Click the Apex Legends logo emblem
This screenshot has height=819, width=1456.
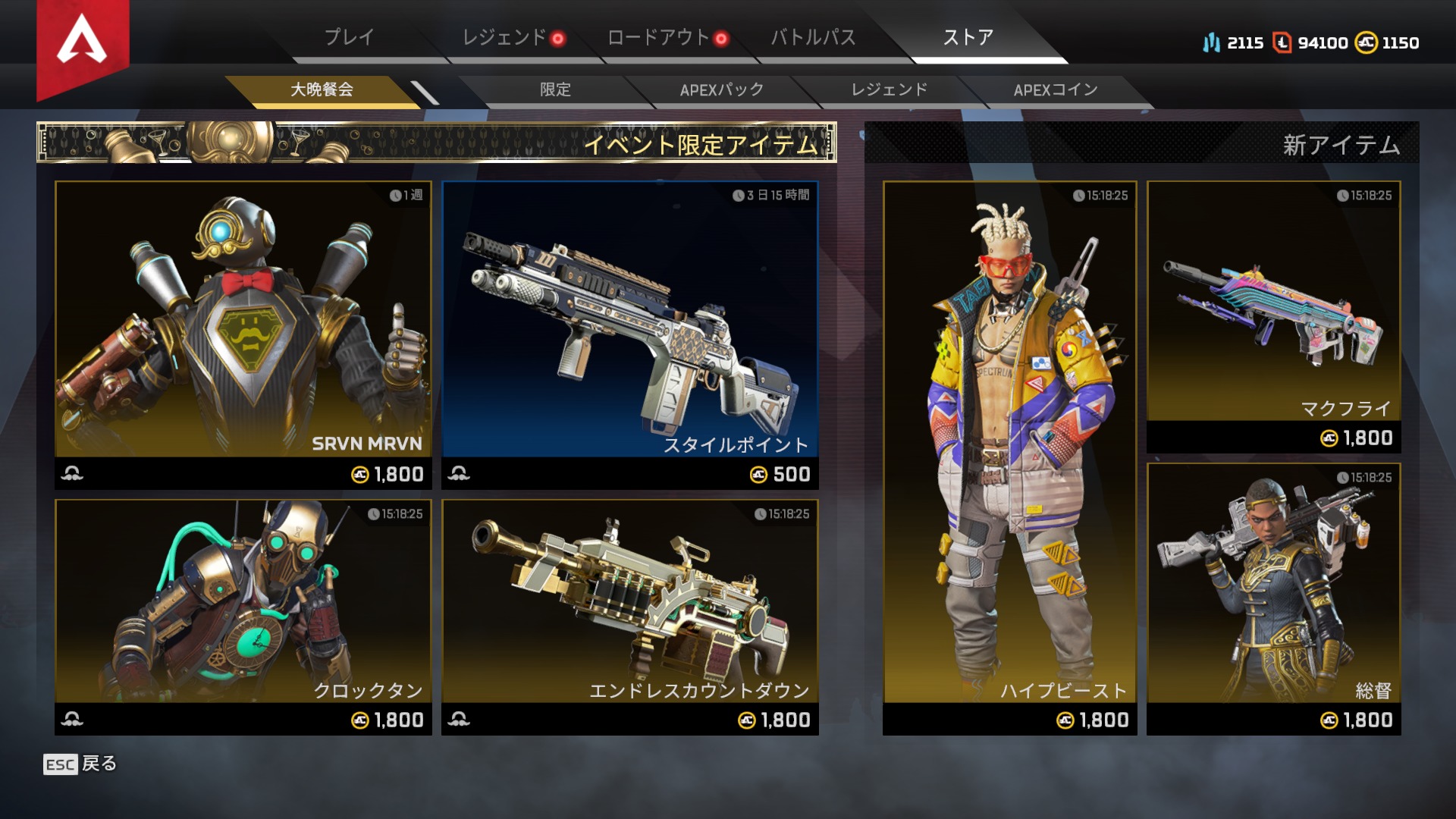[83, 42]
